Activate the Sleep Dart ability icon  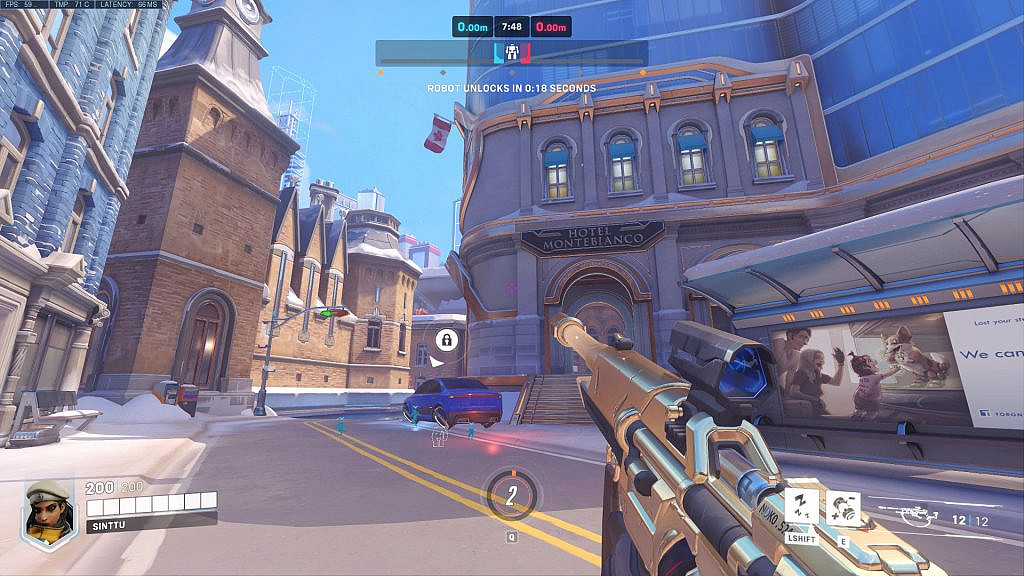click(x=802, y=507)
